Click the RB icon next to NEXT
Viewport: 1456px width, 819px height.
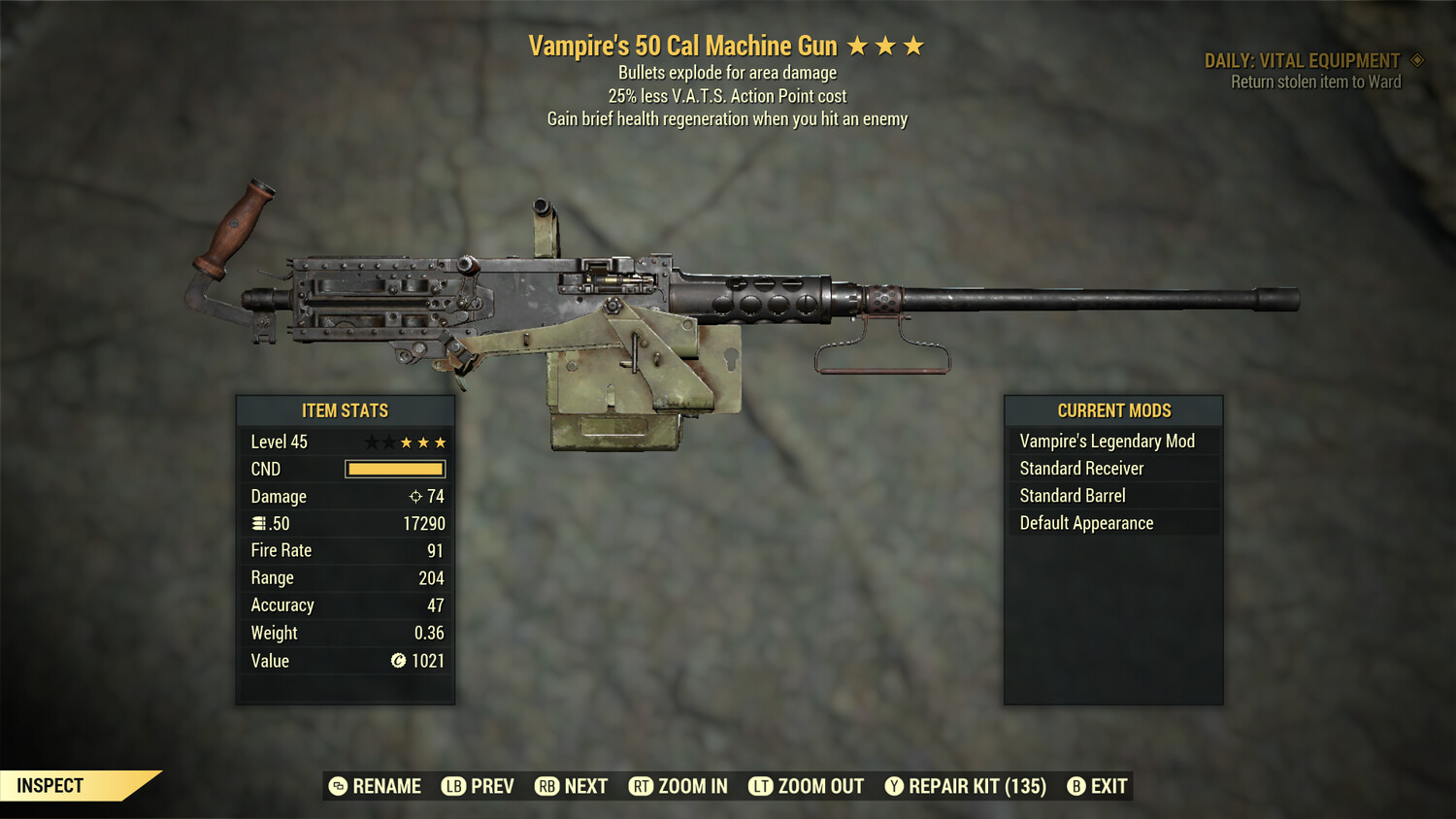547,786
